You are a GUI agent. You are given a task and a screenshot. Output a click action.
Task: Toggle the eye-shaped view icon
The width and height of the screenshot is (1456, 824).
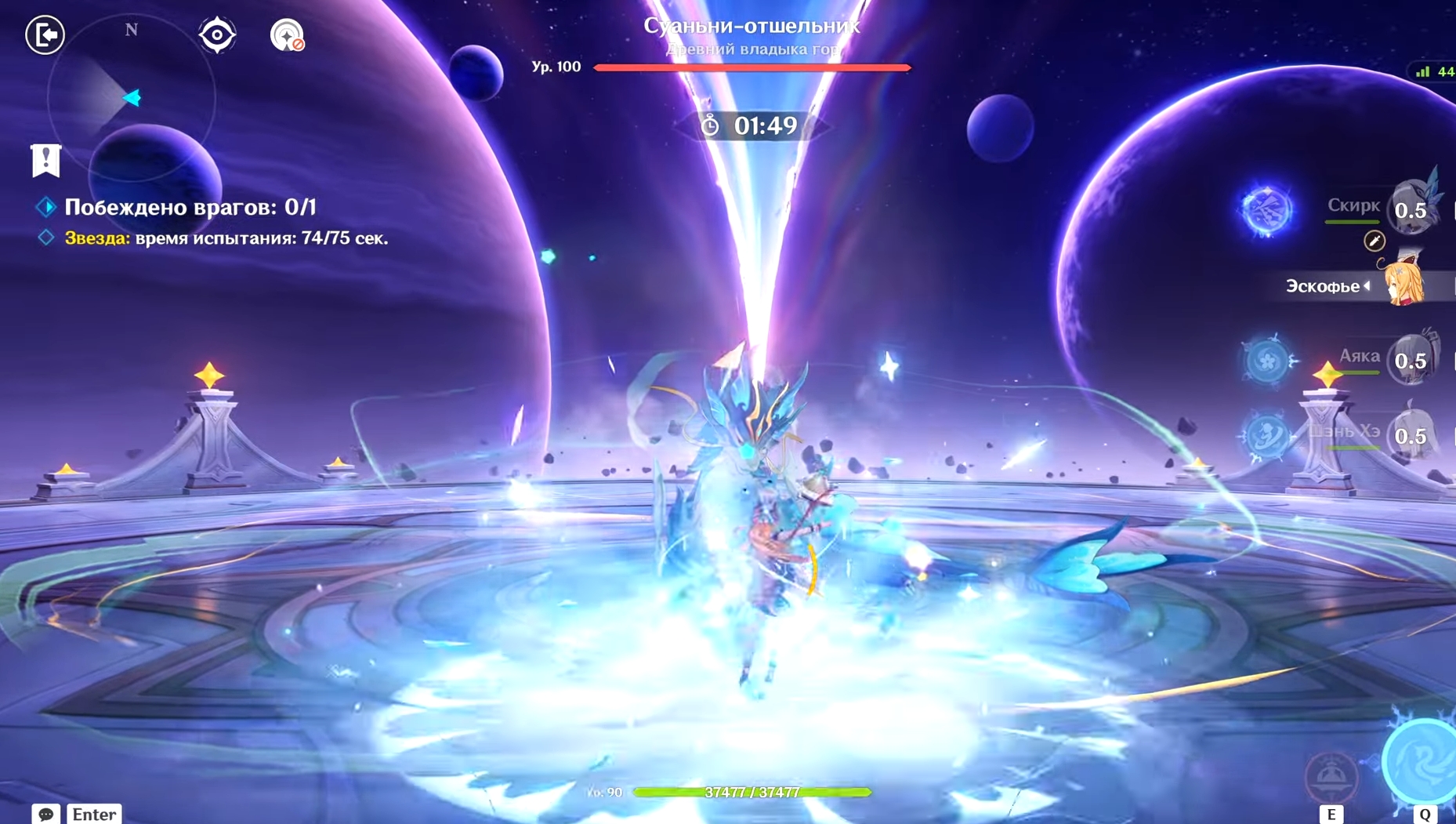tap(217, 35)
